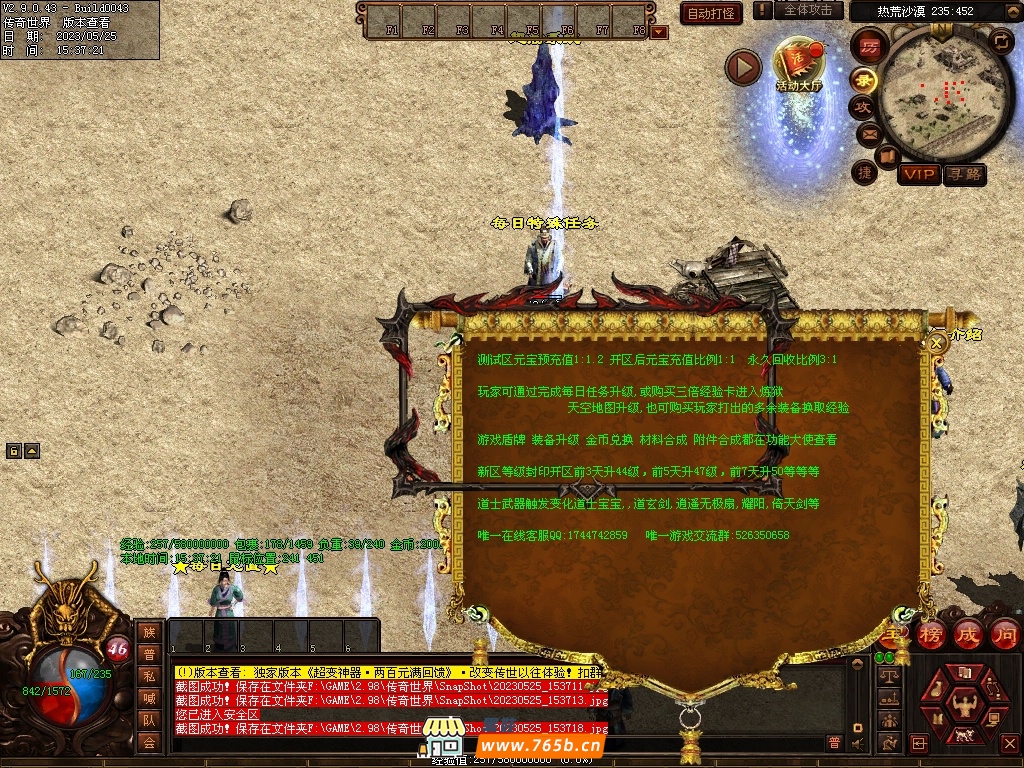
Task: Start 寻路 pathfinding
Action: 964,174
